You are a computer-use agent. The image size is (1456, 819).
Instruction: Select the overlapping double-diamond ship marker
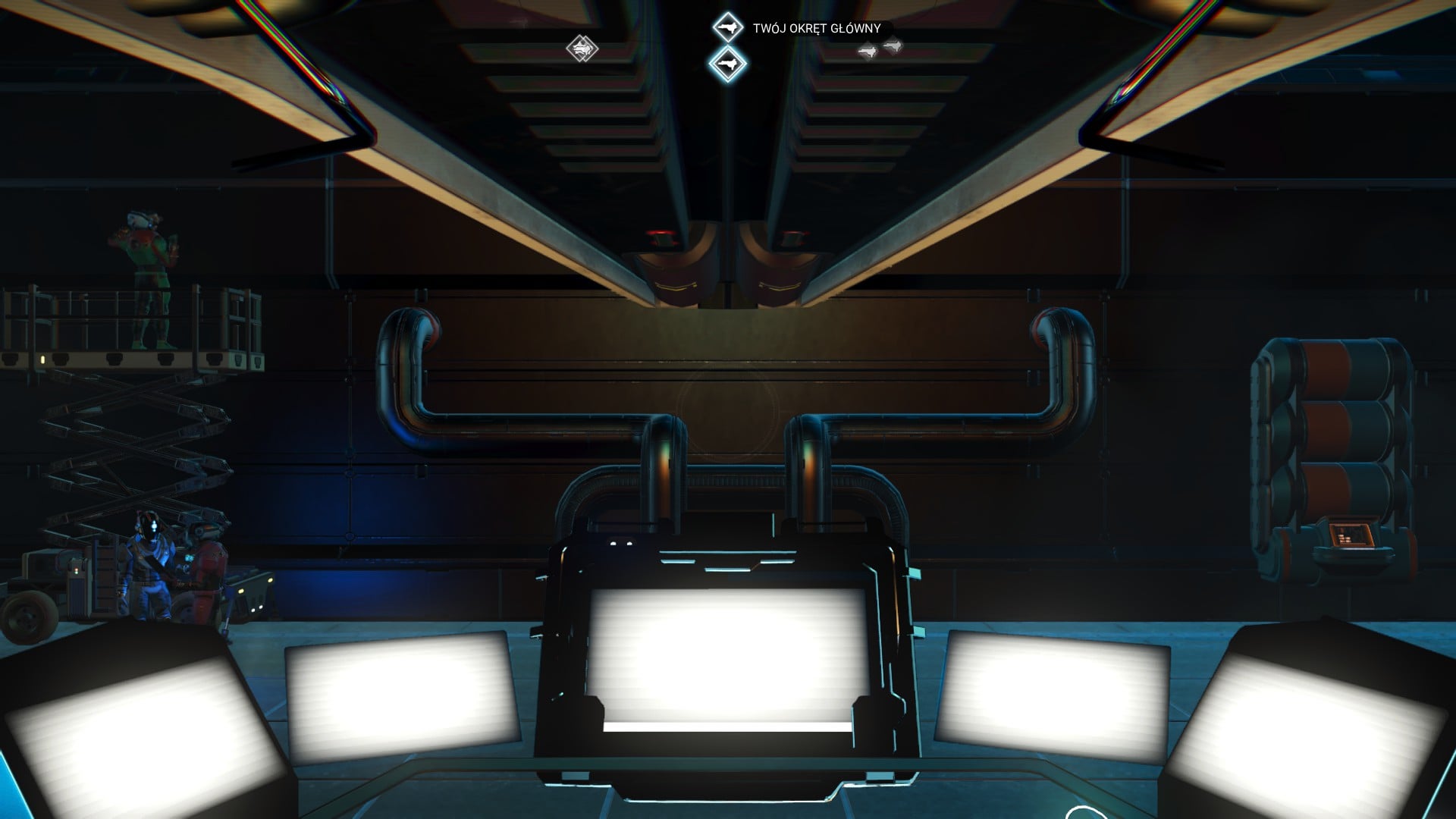pos(582,49)
